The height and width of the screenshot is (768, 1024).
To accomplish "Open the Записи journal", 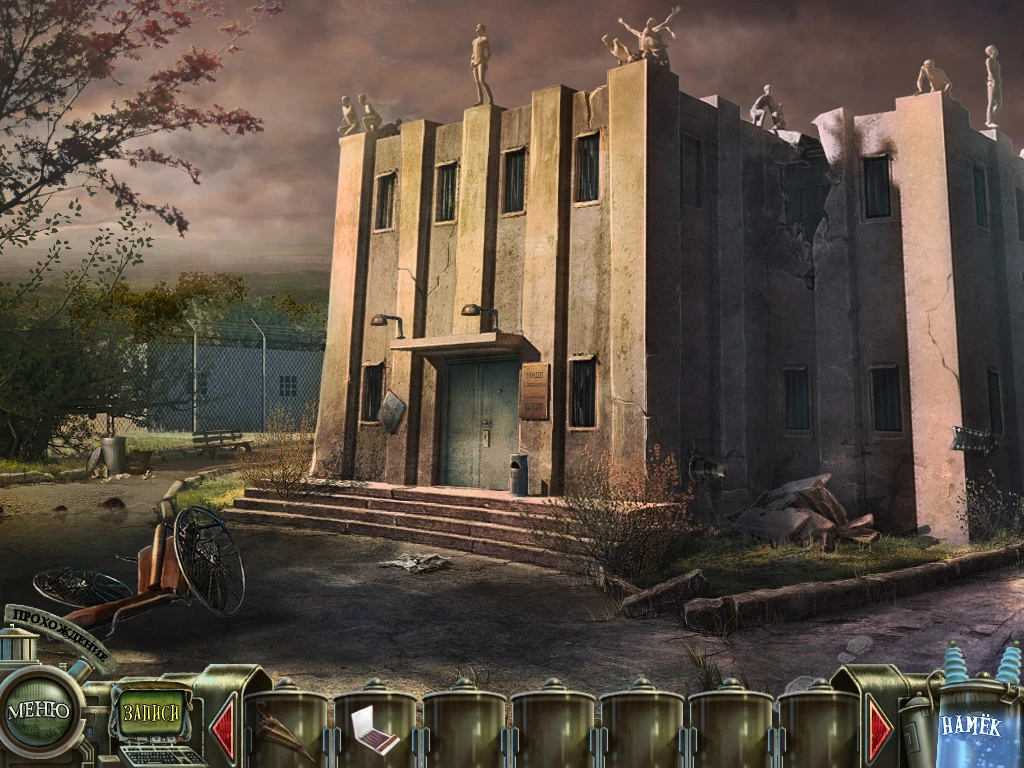I will click(152, 713).
